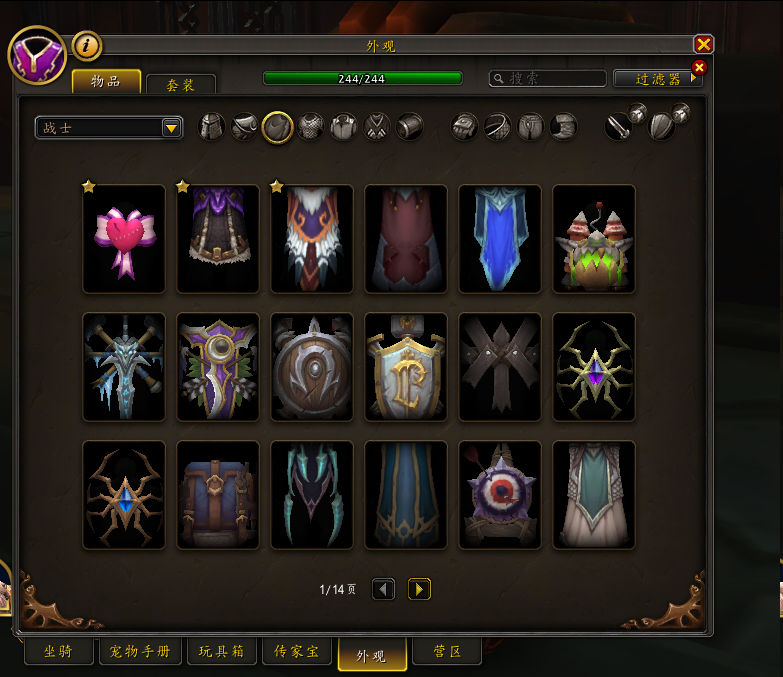Image resolution: width=783 pixels, height=677 pixels.
Task: Open the 营区 campsite tab
Action: coord(446,652)
